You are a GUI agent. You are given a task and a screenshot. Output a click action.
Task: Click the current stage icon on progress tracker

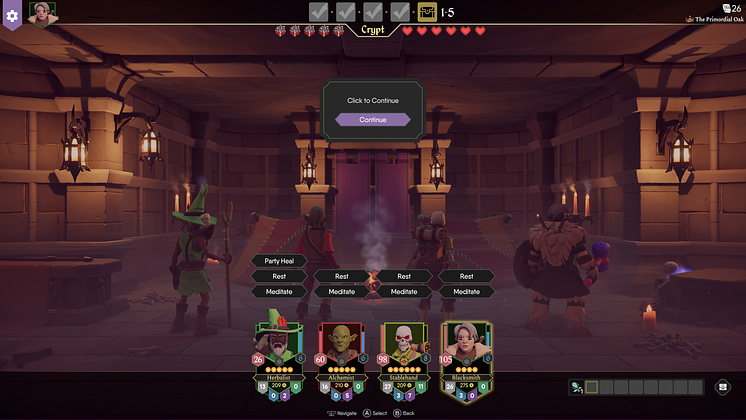click(427, 12)
